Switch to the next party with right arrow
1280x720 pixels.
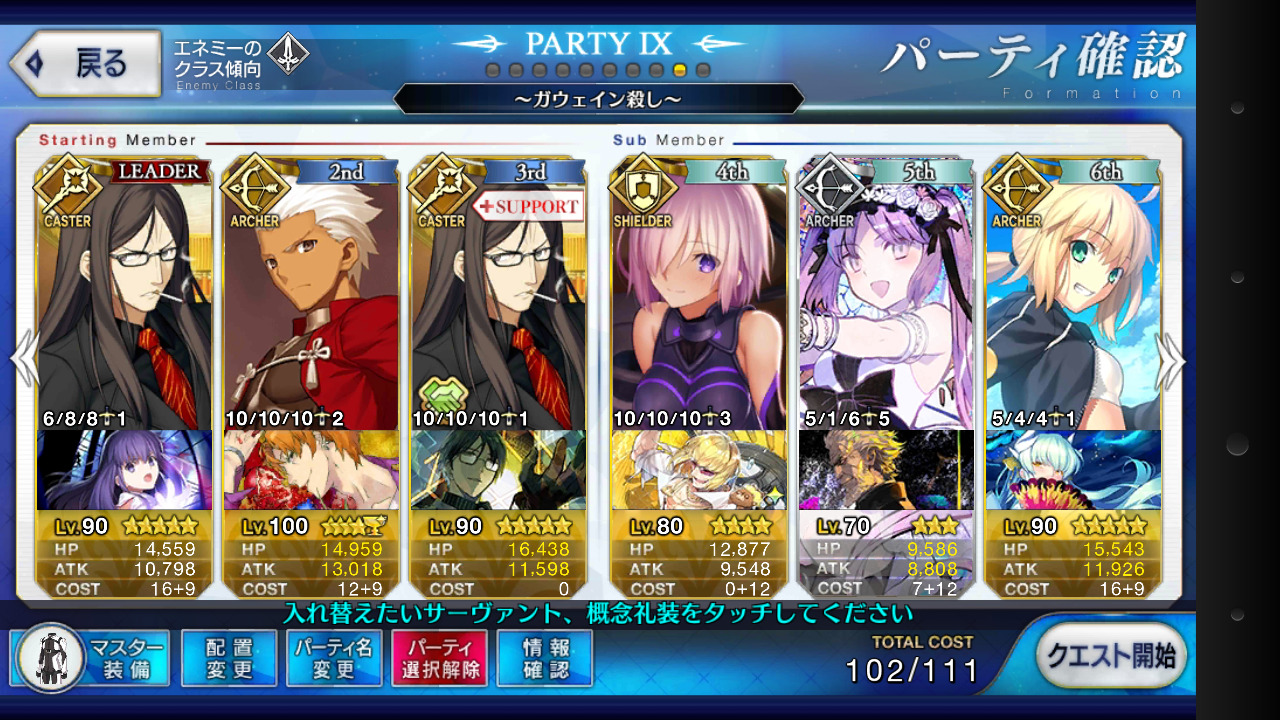coord(1170,360)
